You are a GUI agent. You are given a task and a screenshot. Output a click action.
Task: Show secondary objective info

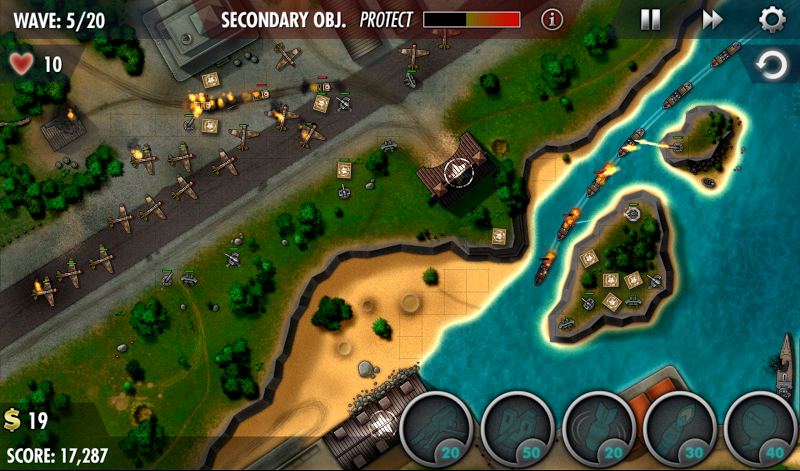point(551,19)
